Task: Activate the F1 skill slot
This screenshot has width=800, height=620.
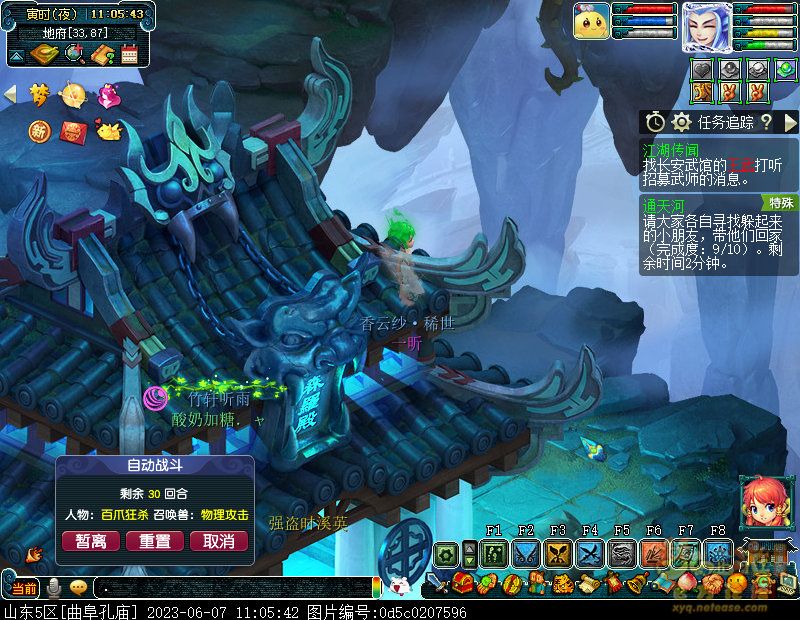Action: [494, 553]
